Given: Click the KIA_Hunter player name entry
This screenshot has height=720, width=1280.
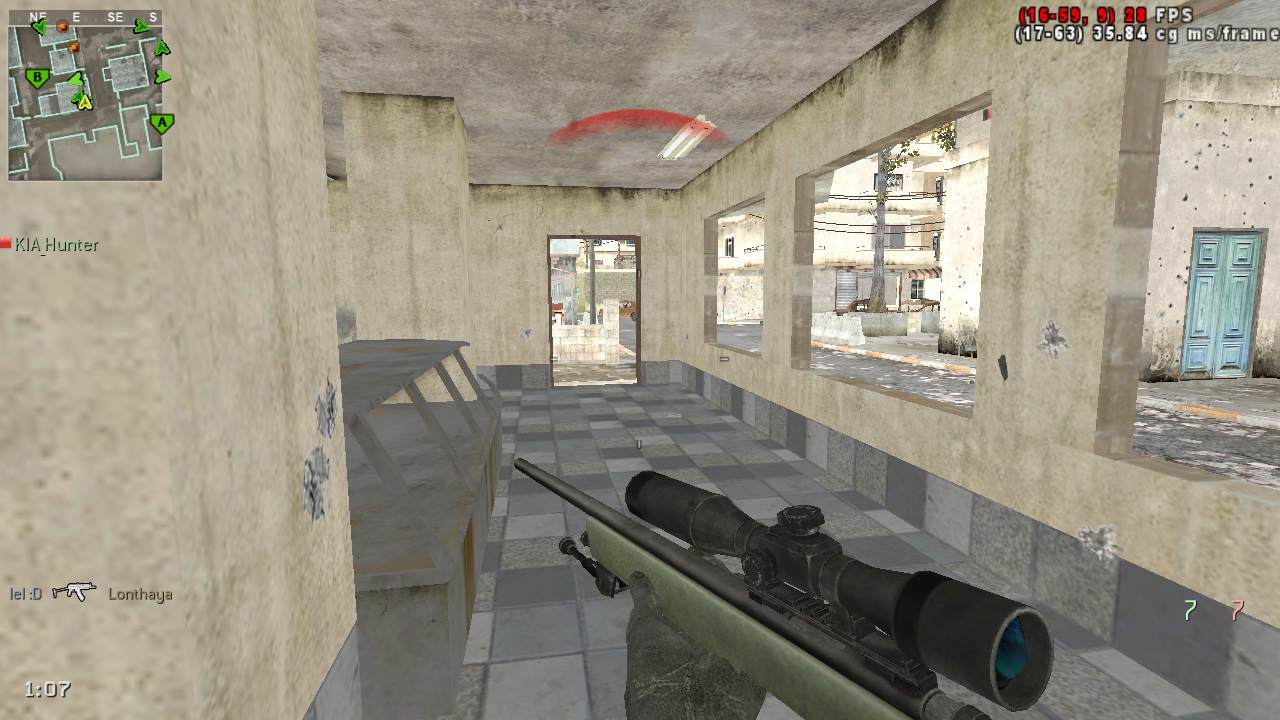Looking at the screenshot, I should pyautogui.click(x=56, y=244).
